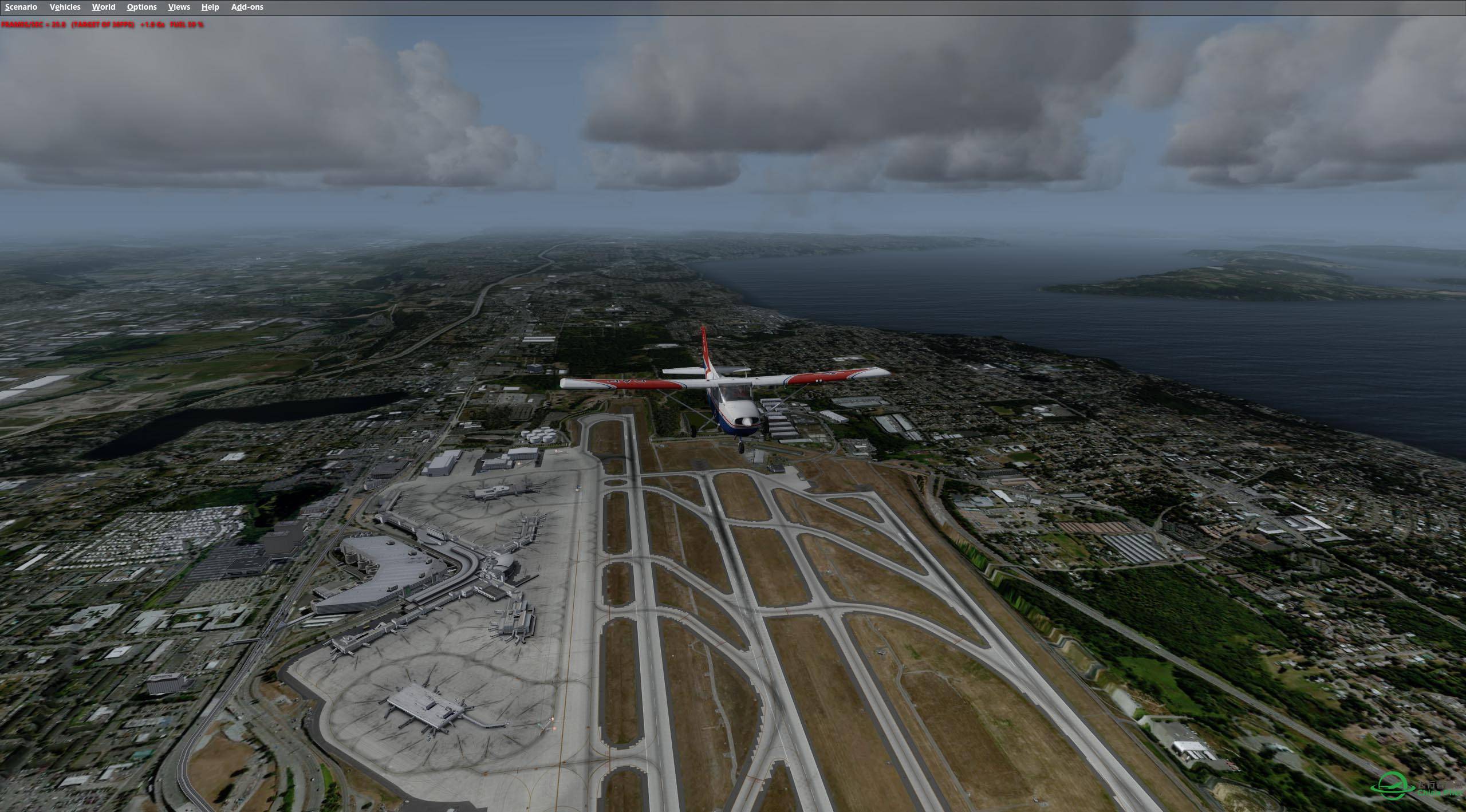
Task: Open the Scenario menu
Action: coord(21,7)
